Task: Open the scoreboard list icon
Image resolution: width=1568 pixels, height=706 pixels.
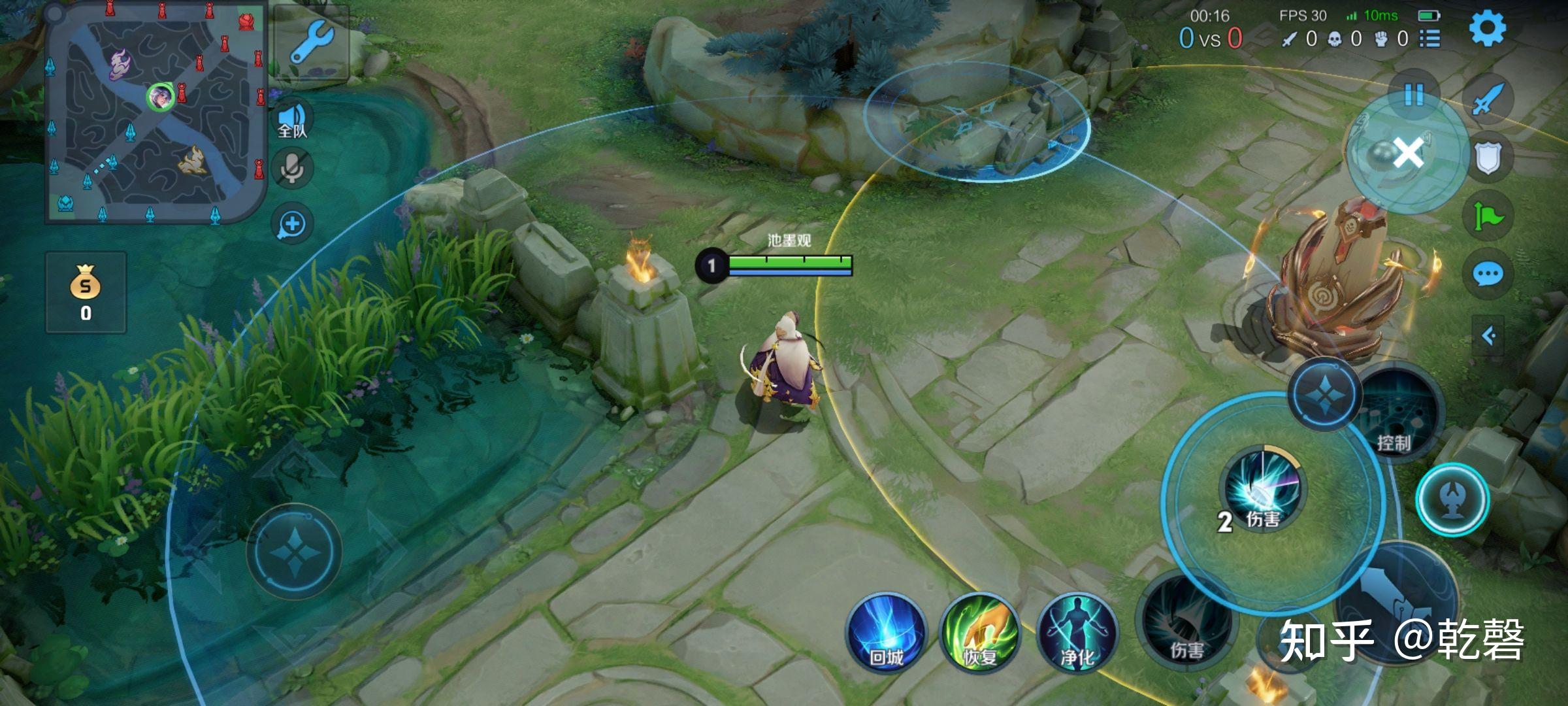Action: [x=1429, y=39]
